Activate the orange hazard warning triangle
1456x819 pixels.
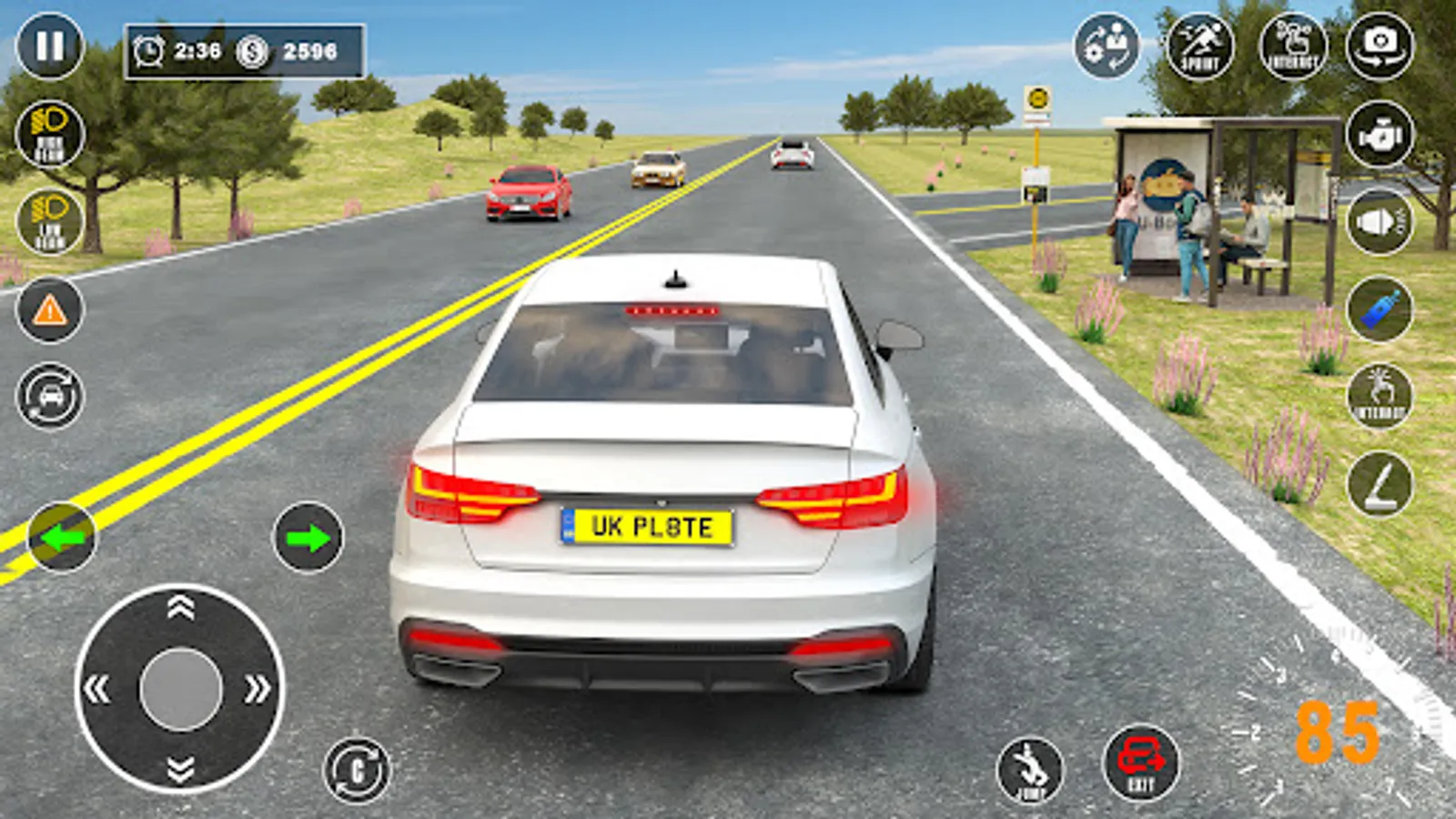coord(50,310)
